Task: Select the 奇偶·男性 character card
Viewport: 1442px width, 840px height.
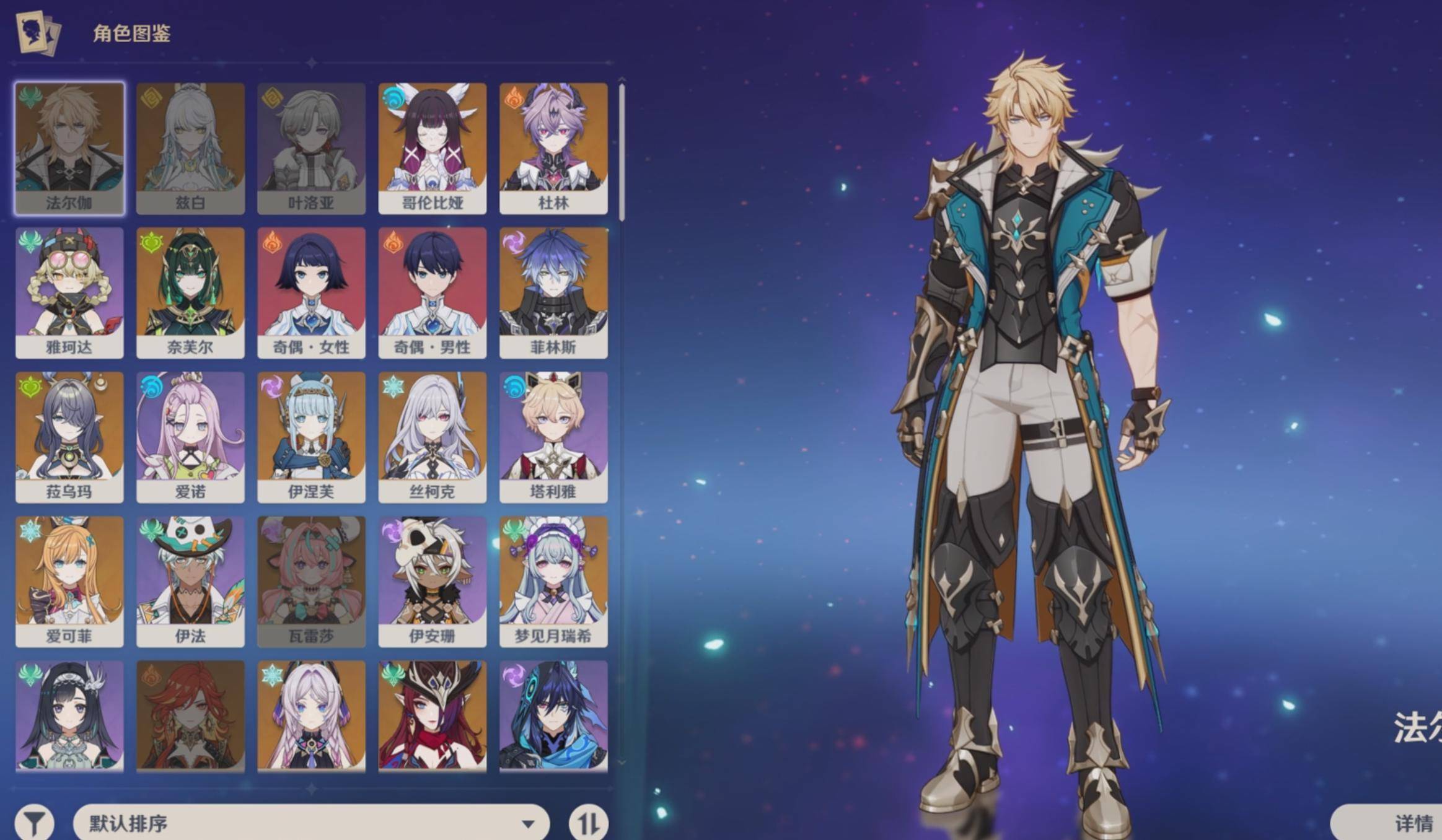Action: (432, 293)
